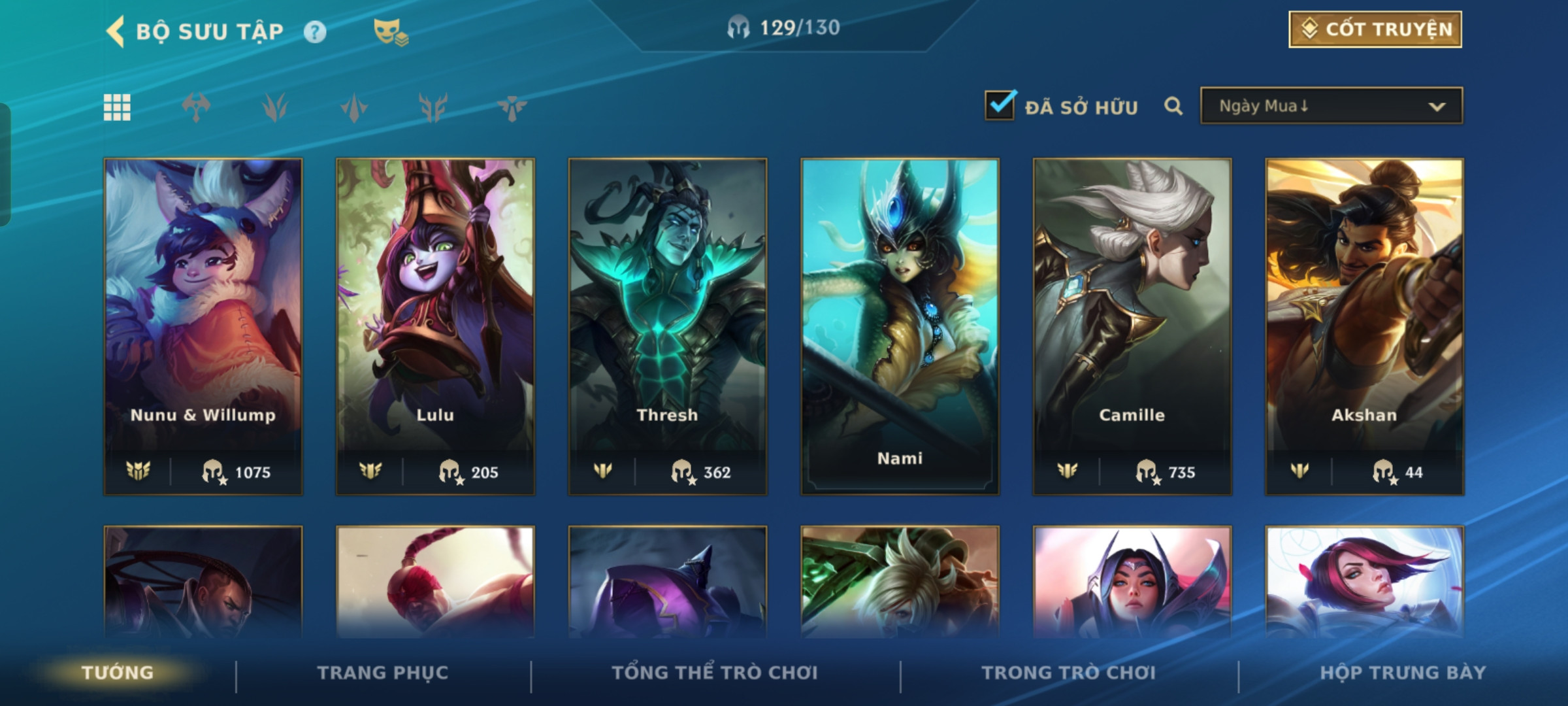Image resolution: width=1568 pixels, height=706 pixels.
Task: Switch to the Tướng tab
Action: 118,673
